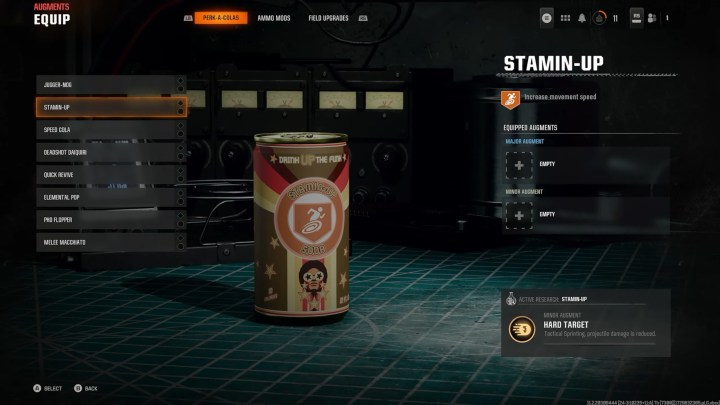Click the empty Minor Augment slot

tap(520, 213)
